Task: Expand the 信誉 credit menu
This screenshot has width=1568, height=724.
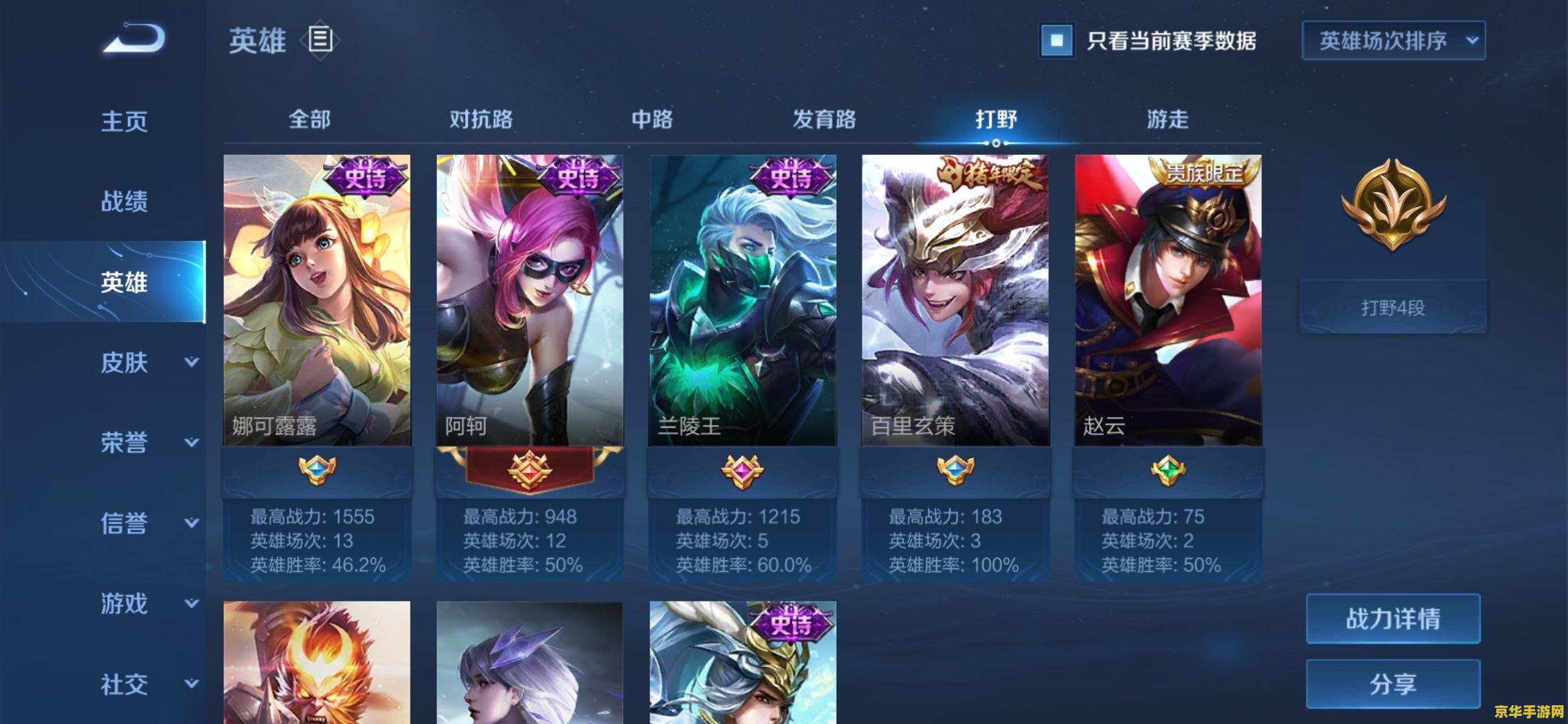Action: point(149,523)
